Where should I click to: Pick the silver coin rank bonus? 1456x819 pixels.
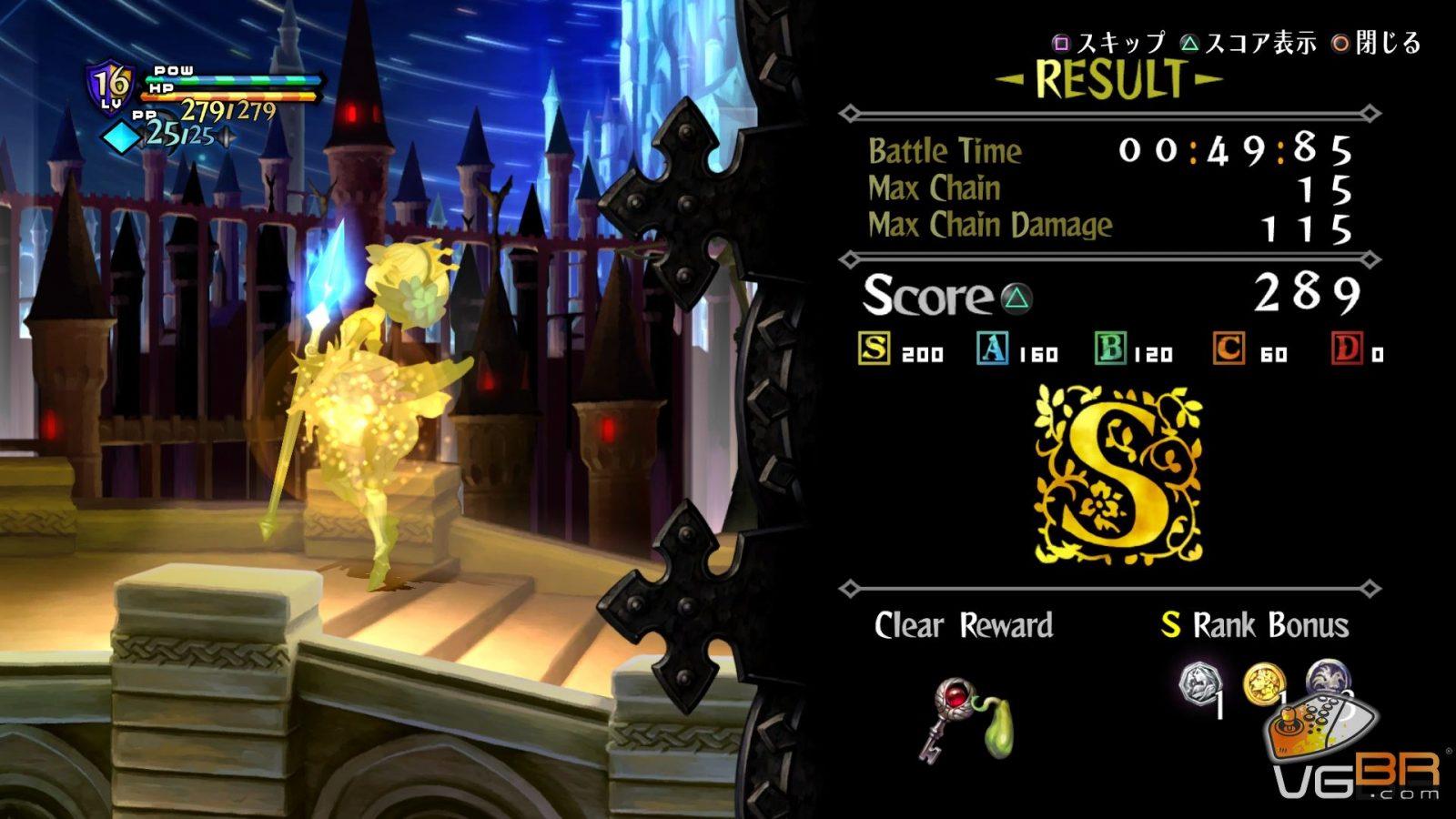(1197, 684)
